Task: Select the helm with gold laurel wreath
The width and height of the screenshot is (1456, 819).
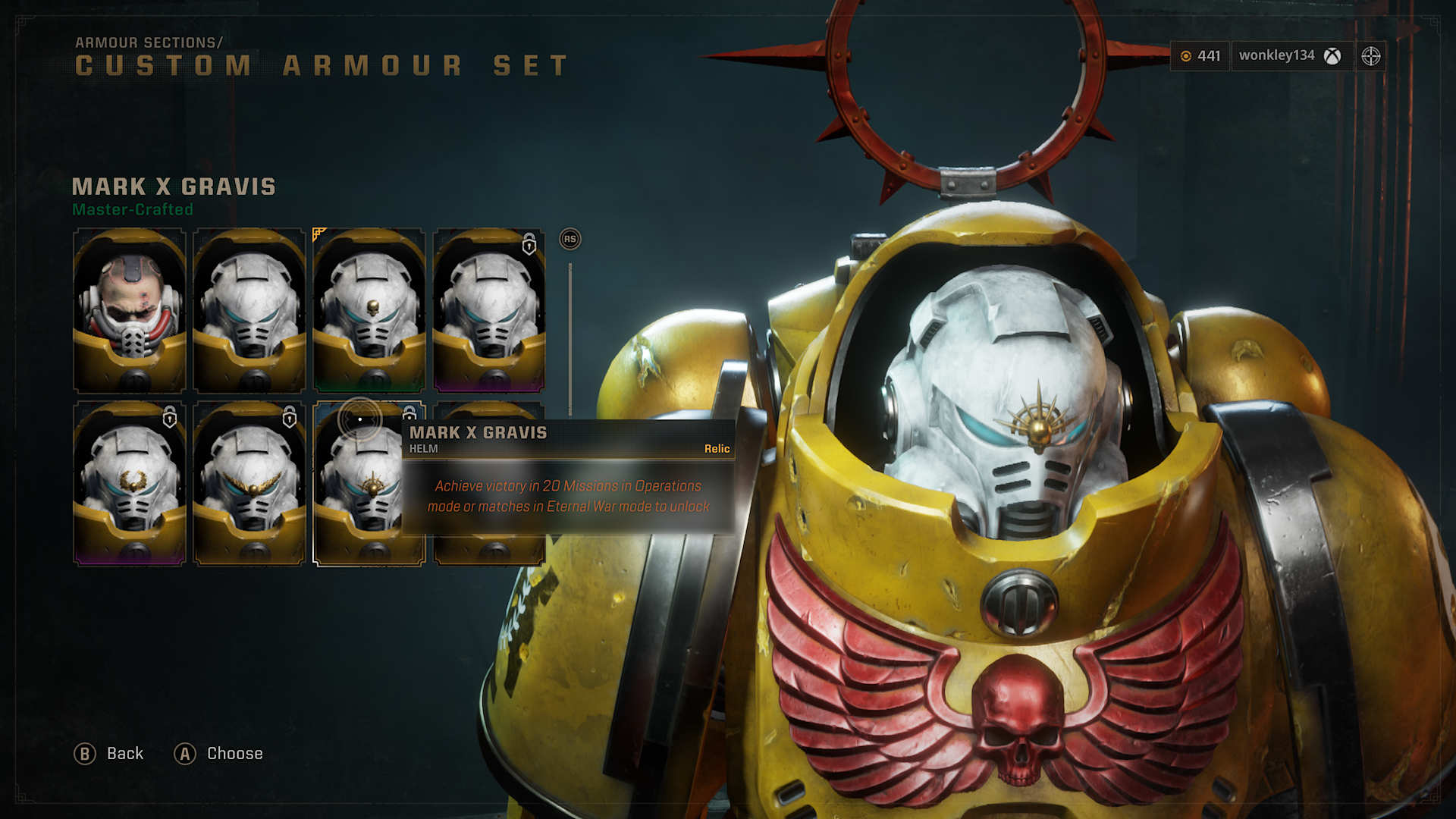Action: (x=130, y=484)
